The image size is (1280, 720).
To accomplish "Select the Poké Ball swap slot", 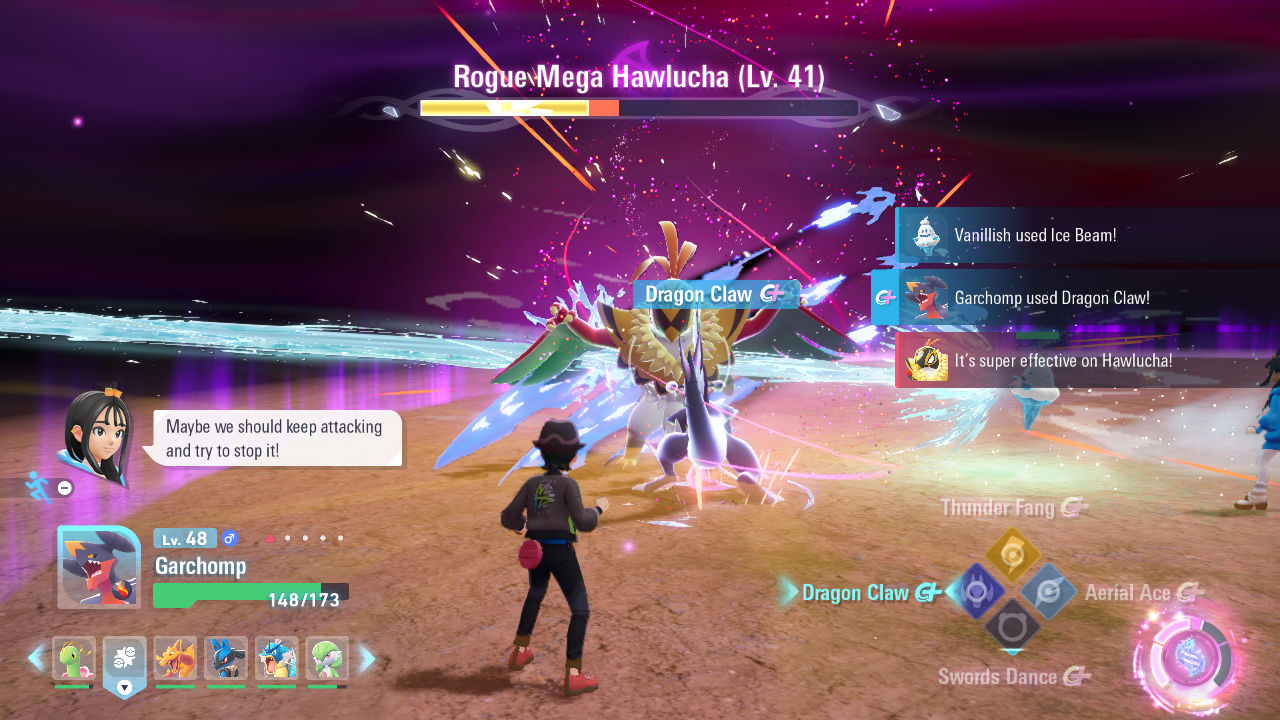I will pos(124,660).
